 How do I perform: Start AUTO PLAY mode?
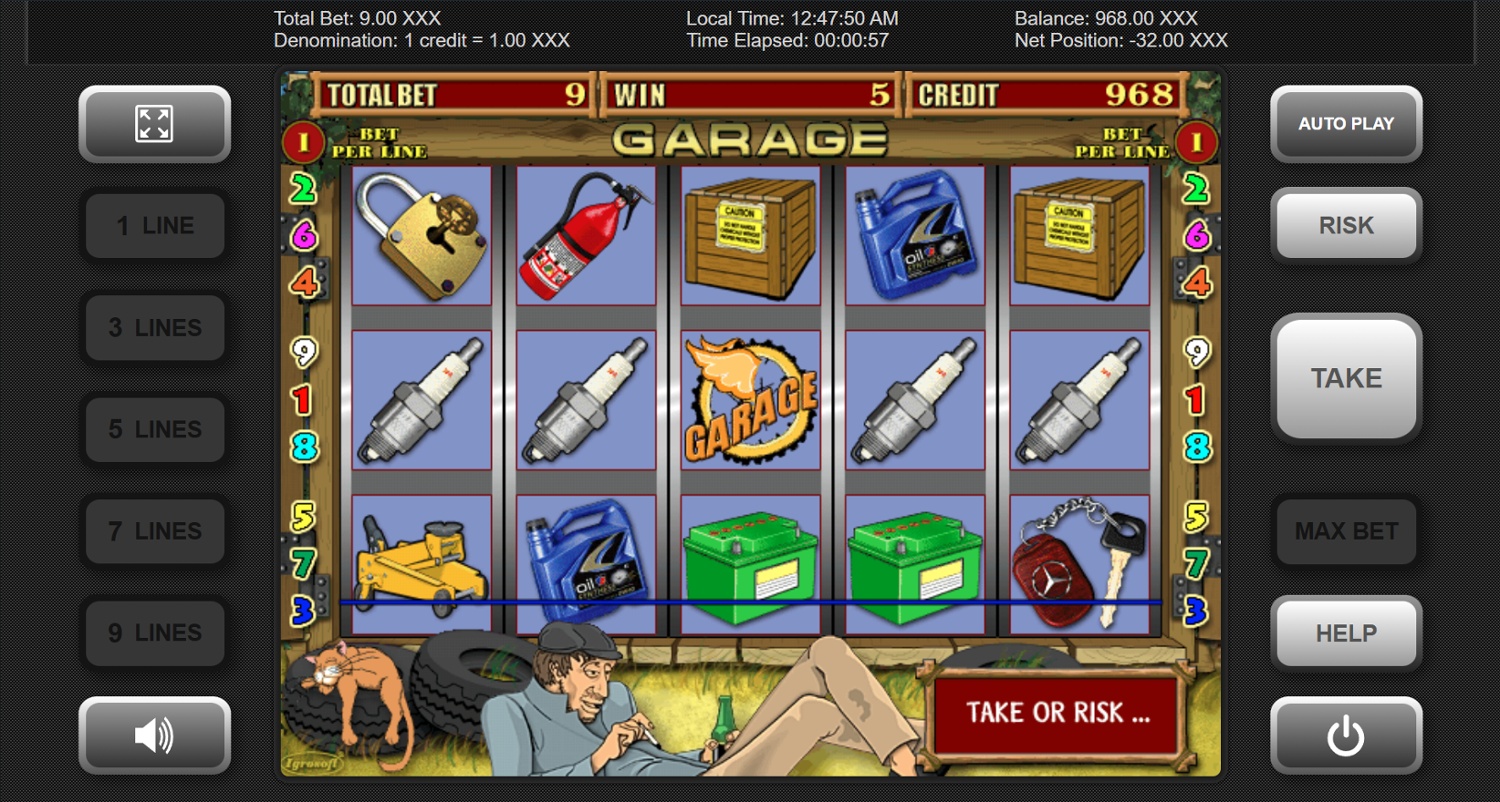click(1346, 124)
